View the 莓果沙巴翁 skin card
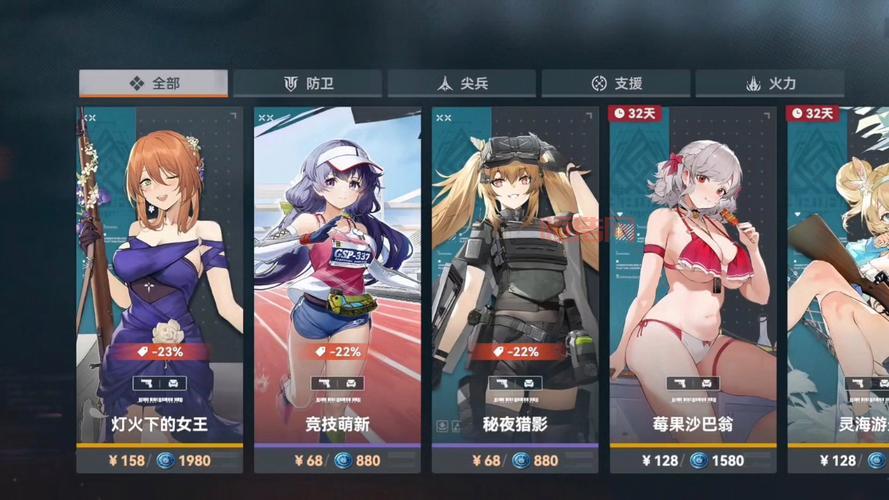Viewport: 889px width, 500px height. [692, 290]
